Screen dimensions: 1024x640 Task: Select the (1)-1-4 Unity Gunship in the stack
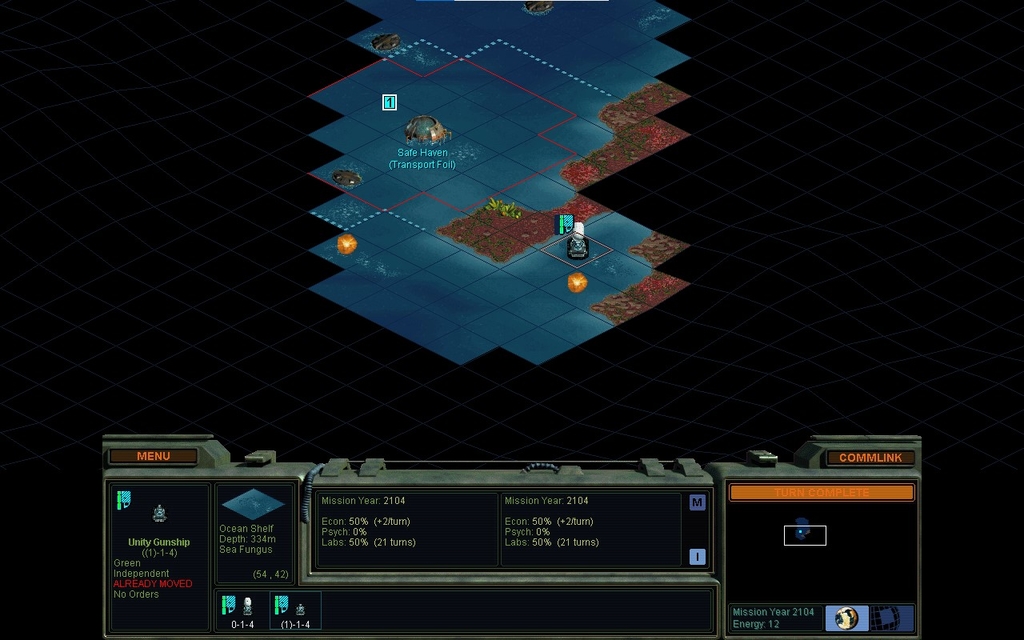[295, 610]
